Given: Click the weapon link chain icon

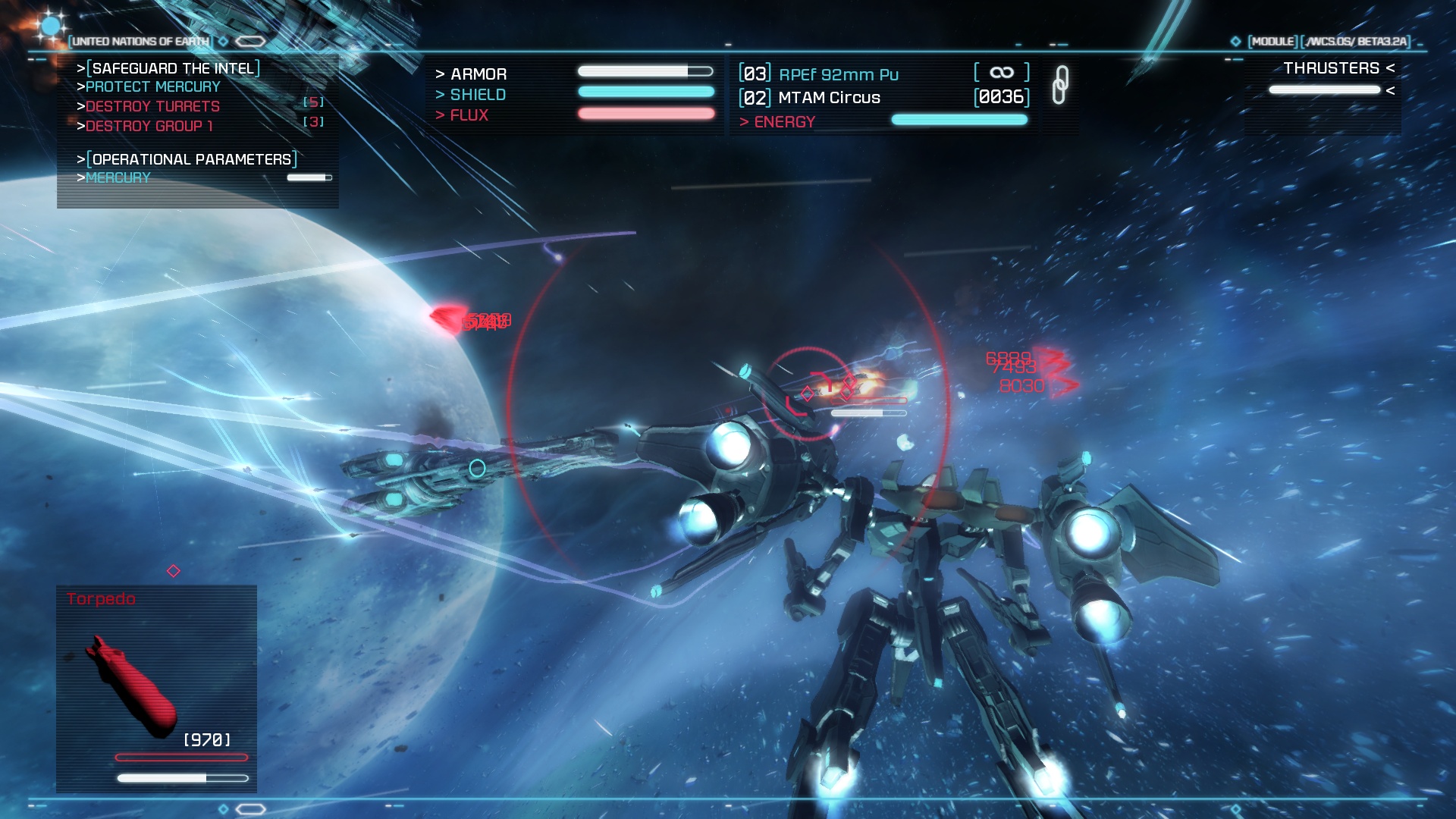Looking at the screenshot, I should pos(1060,84).
